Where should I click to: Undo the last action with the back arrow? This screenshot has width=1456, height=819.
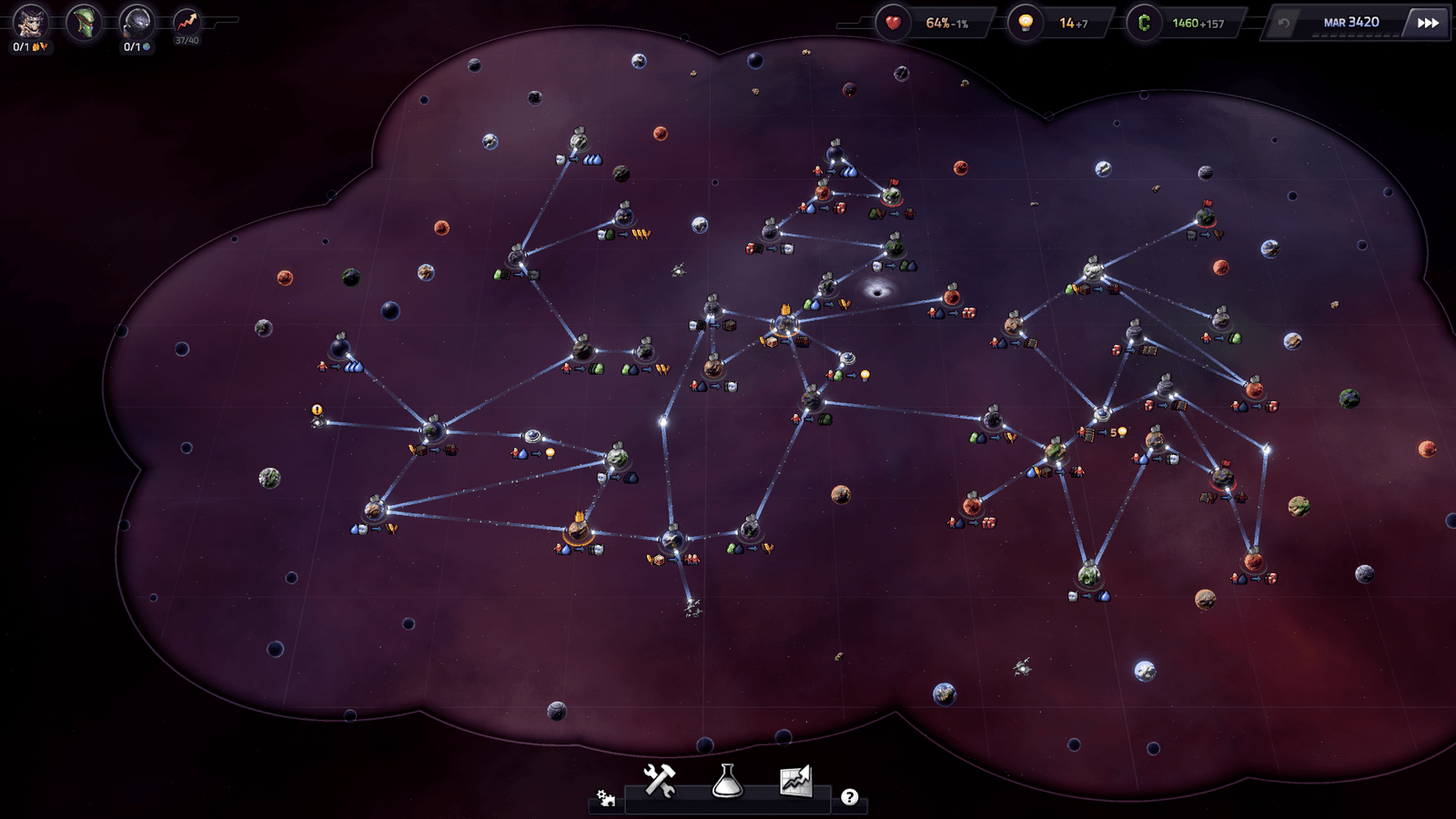1283,23
